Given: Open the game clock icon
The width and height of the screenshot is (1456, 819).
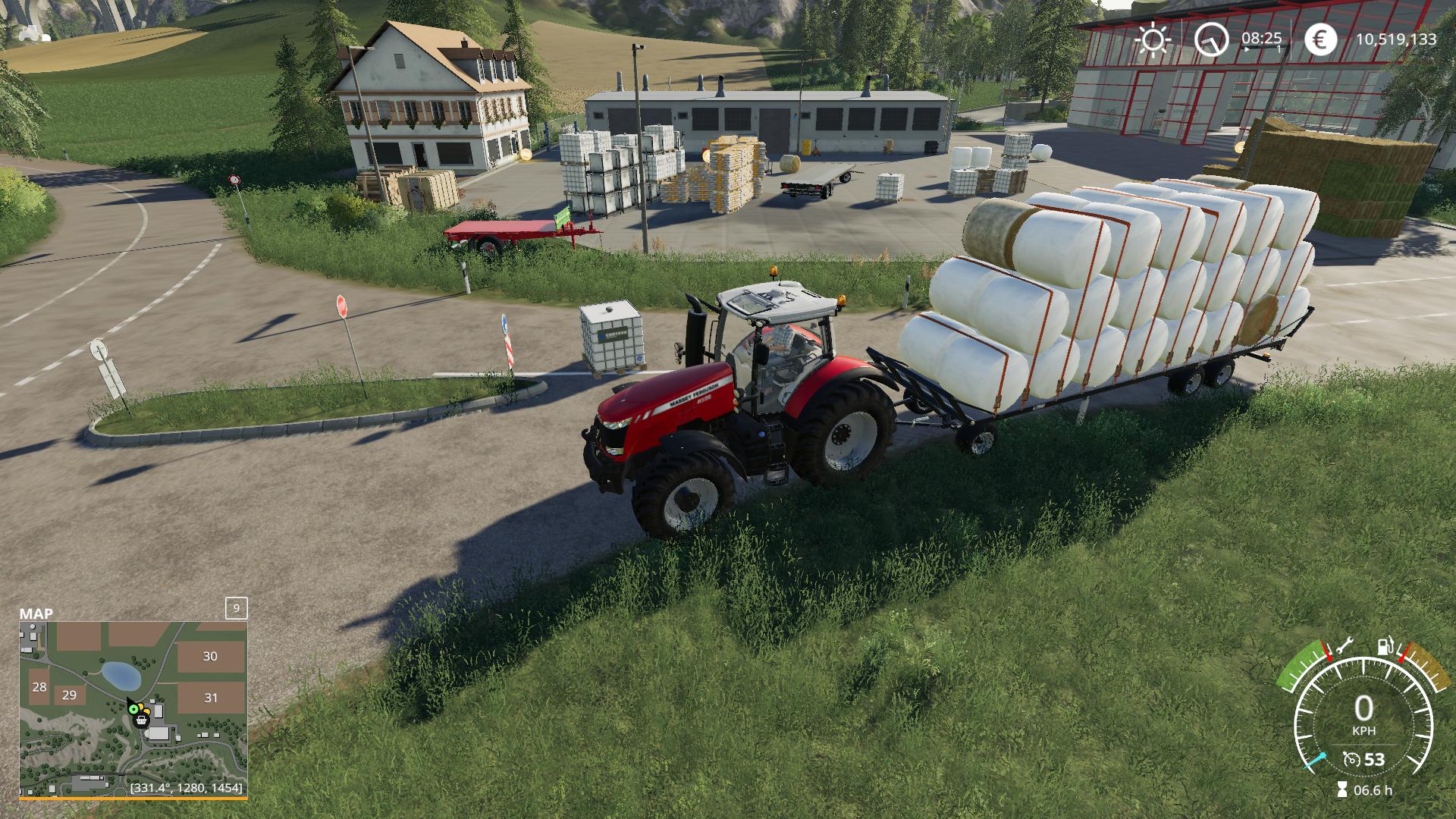Looking at the screenshot, I should click(1211, 39).
